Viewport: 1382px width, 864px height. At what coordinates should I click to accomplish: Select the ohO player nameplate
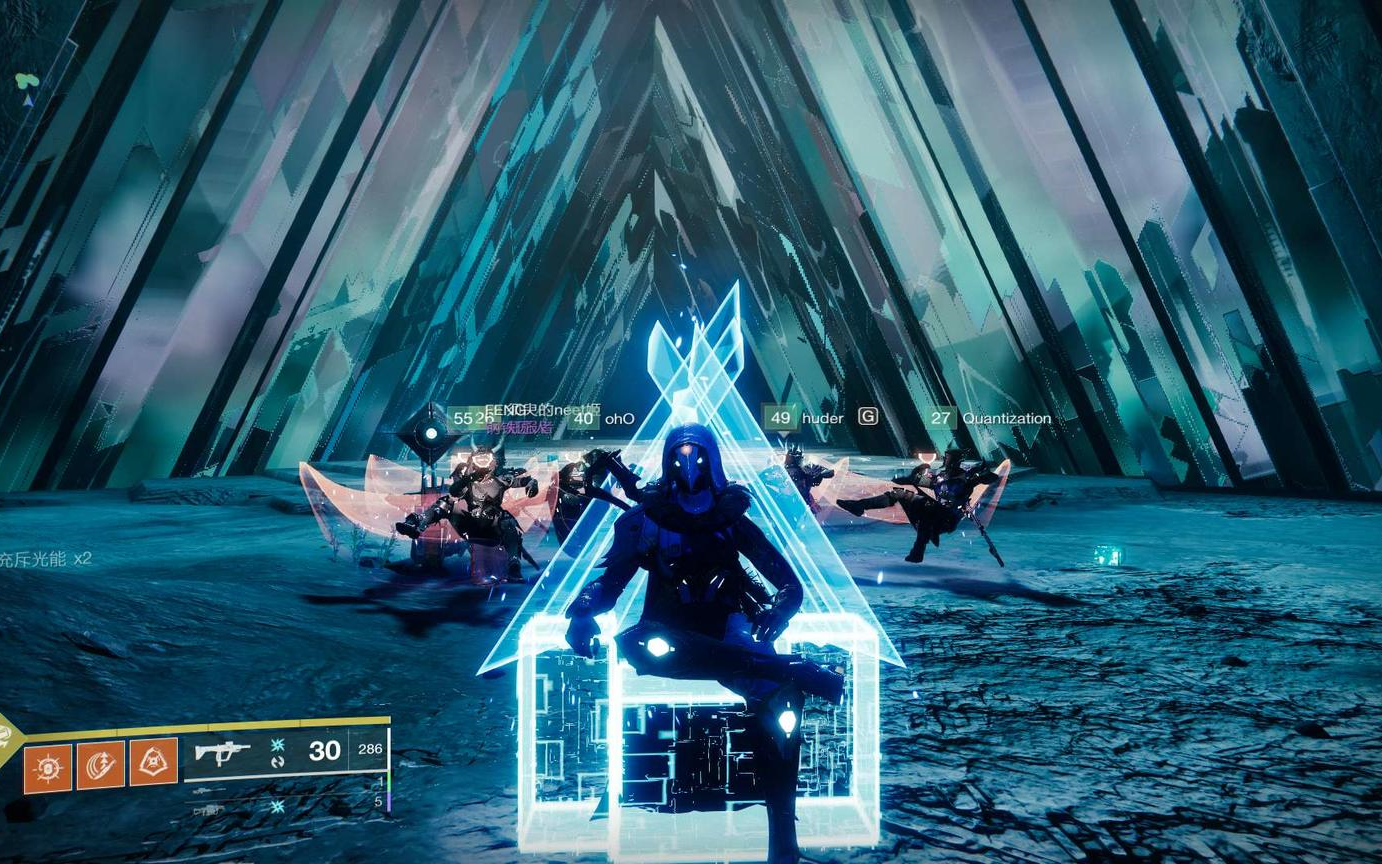coord(619,418)
